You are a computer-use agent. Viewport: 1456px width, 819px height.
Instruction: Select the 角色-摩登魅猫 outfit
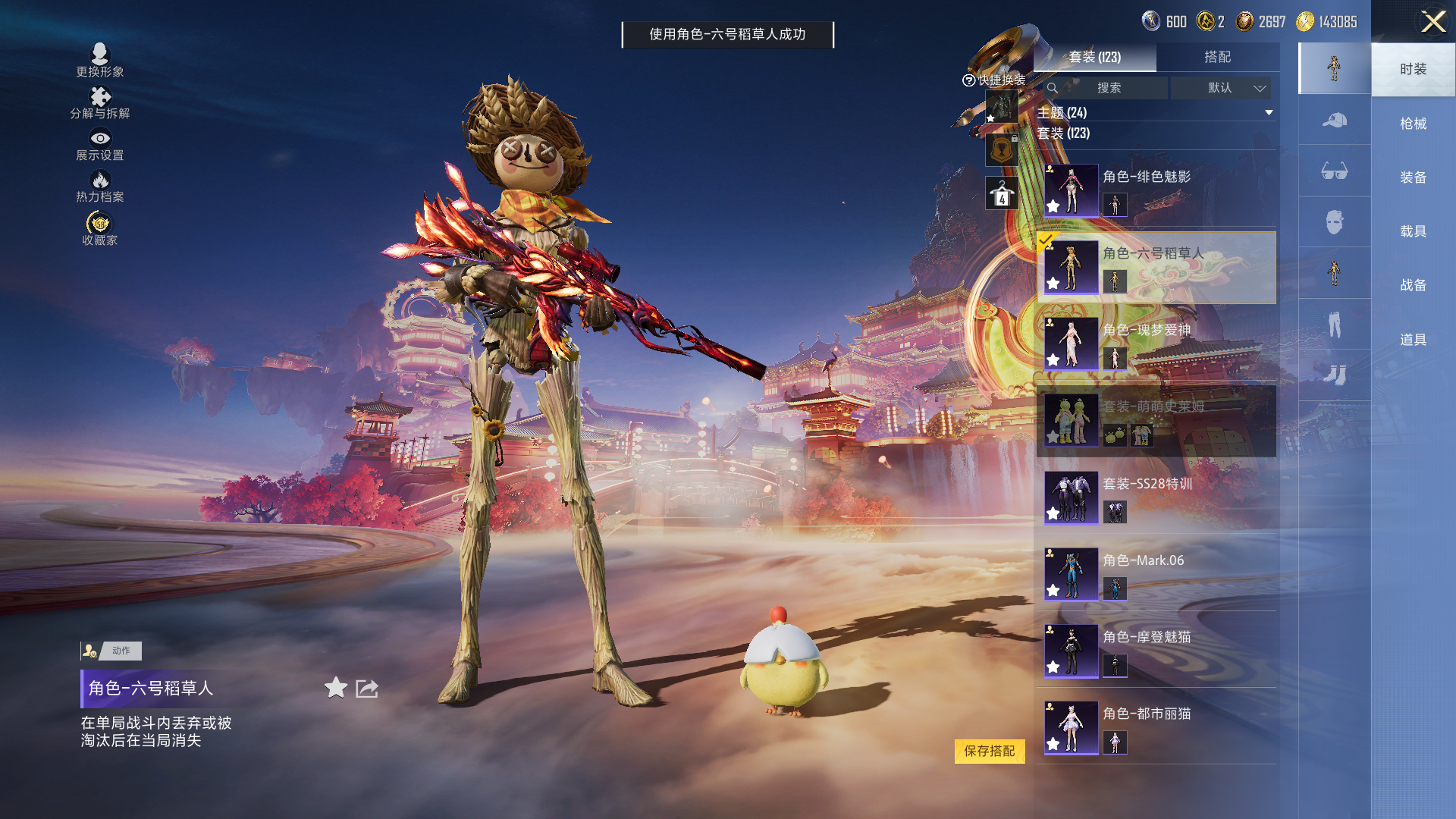1156,650
